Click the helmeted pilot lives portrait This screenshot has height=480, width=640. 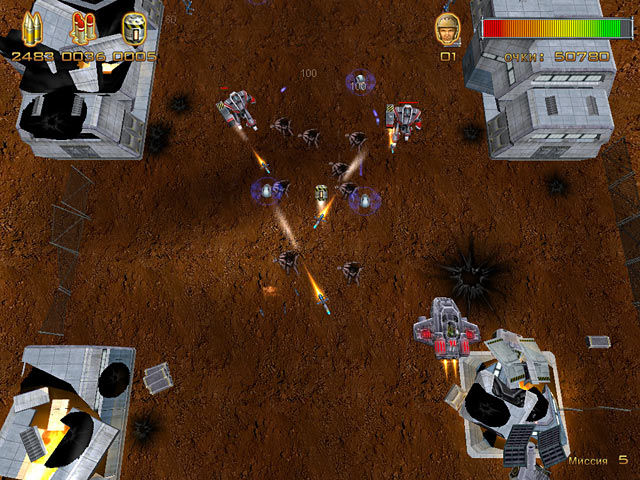pyautogui.click(x=447, y=29)
